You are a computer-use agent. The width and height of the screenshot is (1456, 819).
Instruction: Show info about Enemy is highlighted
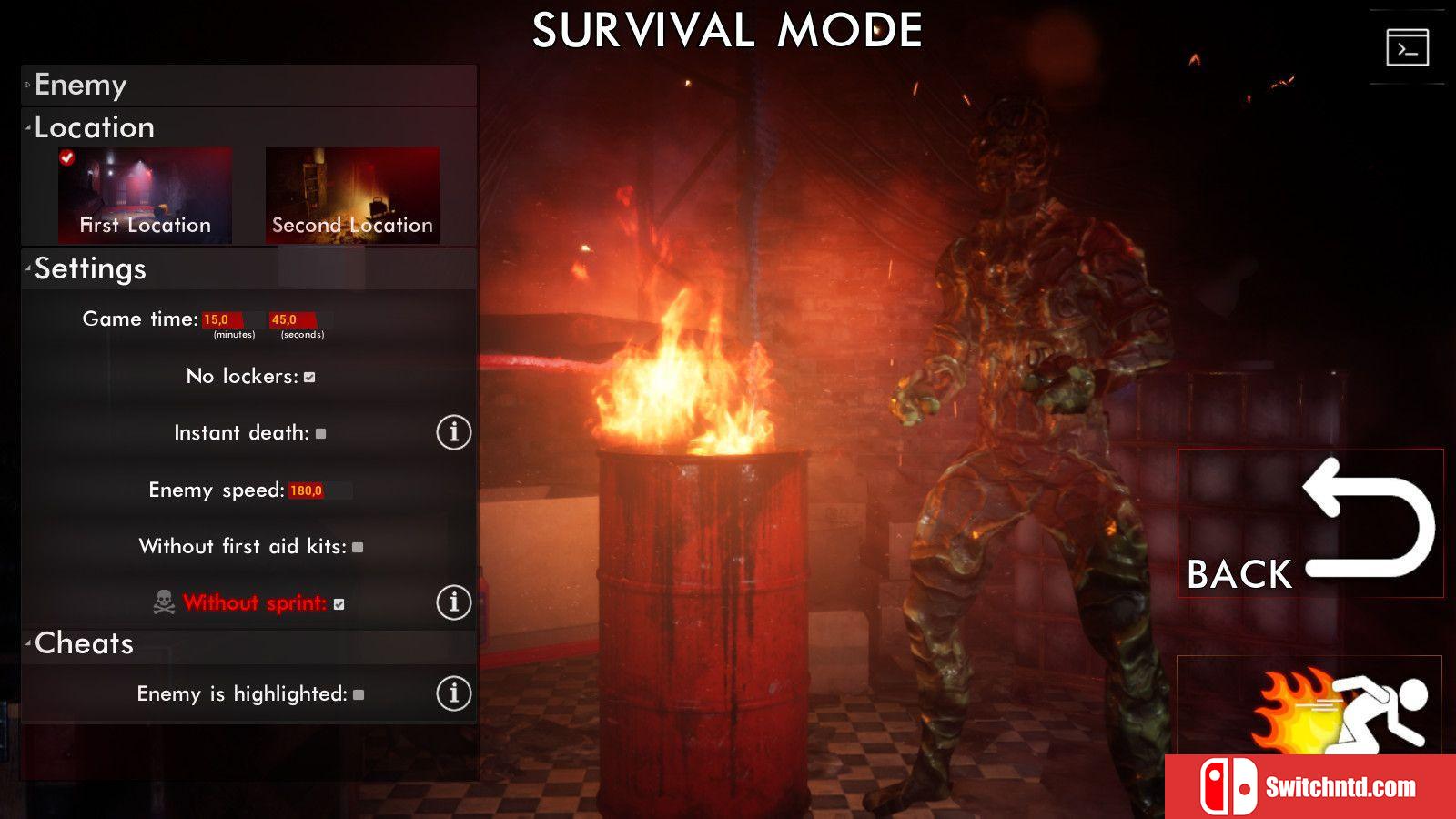[453, 693]
